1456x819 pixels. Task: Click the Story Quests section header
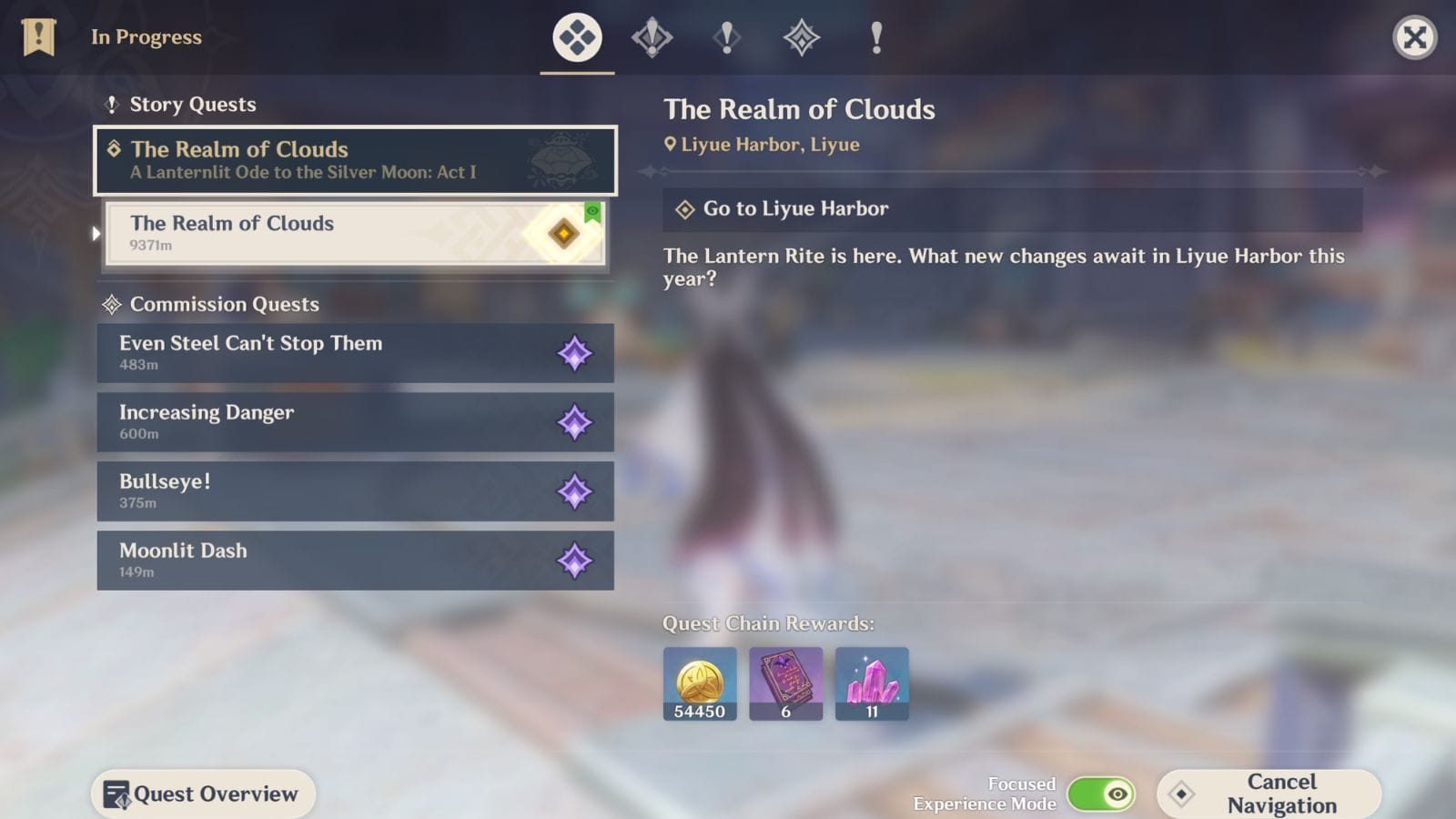coord(192,105)
